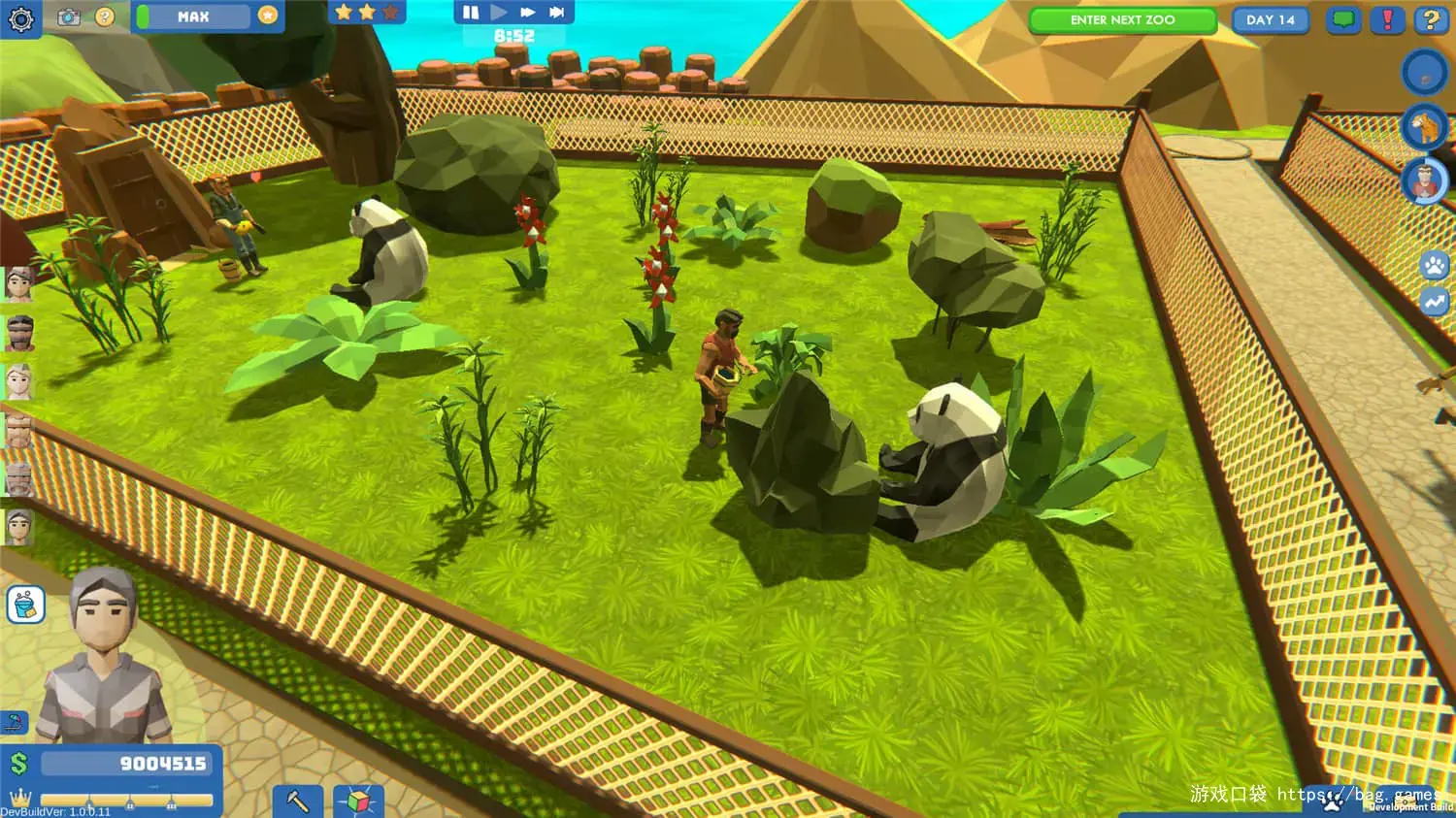Activate double-speed fast forward
Screen dimensions: 1456x818
tap(528, 13)
